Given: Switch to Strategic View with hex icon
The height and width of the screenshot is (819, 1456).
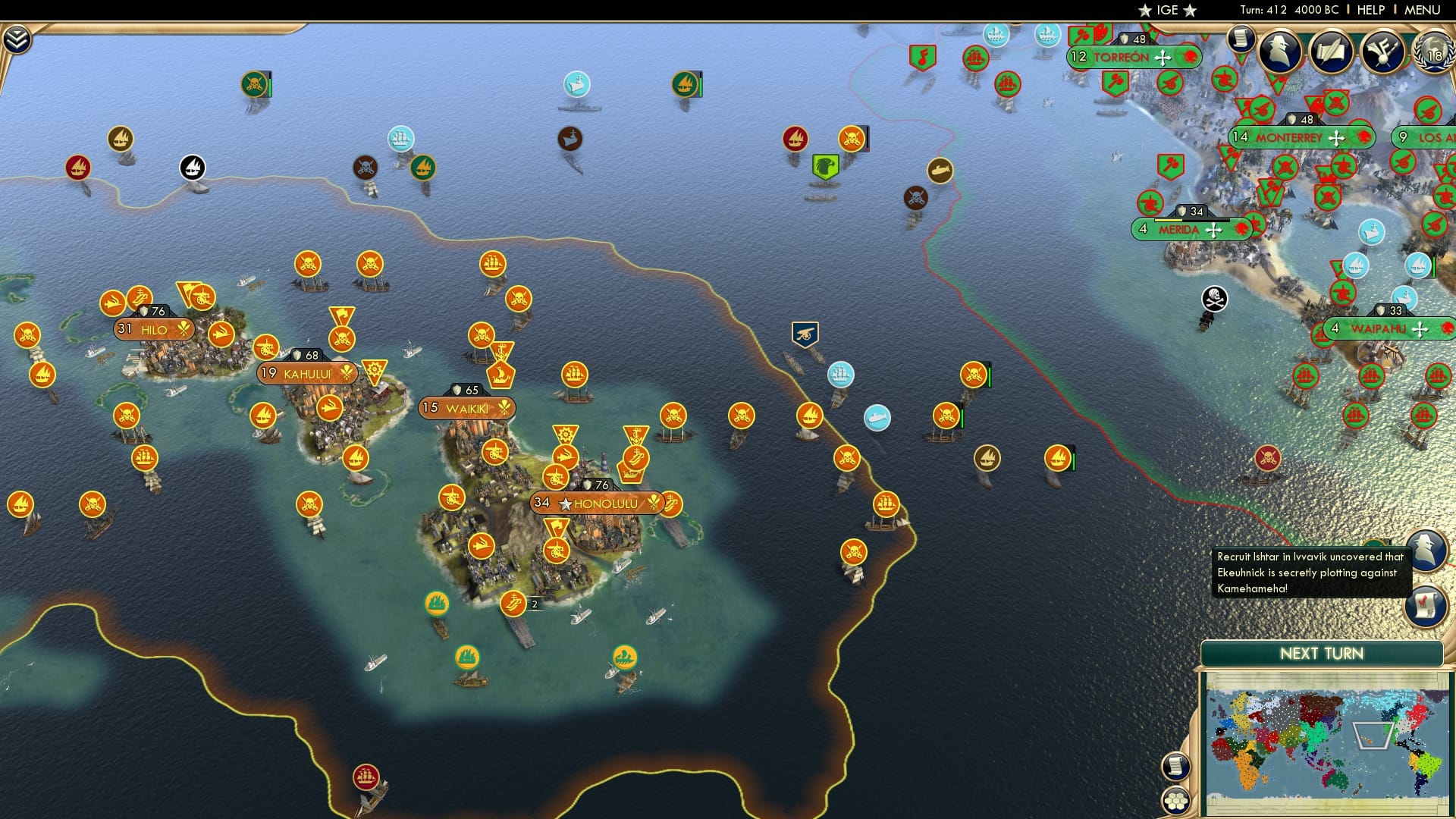Looking at the screenshot, I should (x=1175, y=799).
